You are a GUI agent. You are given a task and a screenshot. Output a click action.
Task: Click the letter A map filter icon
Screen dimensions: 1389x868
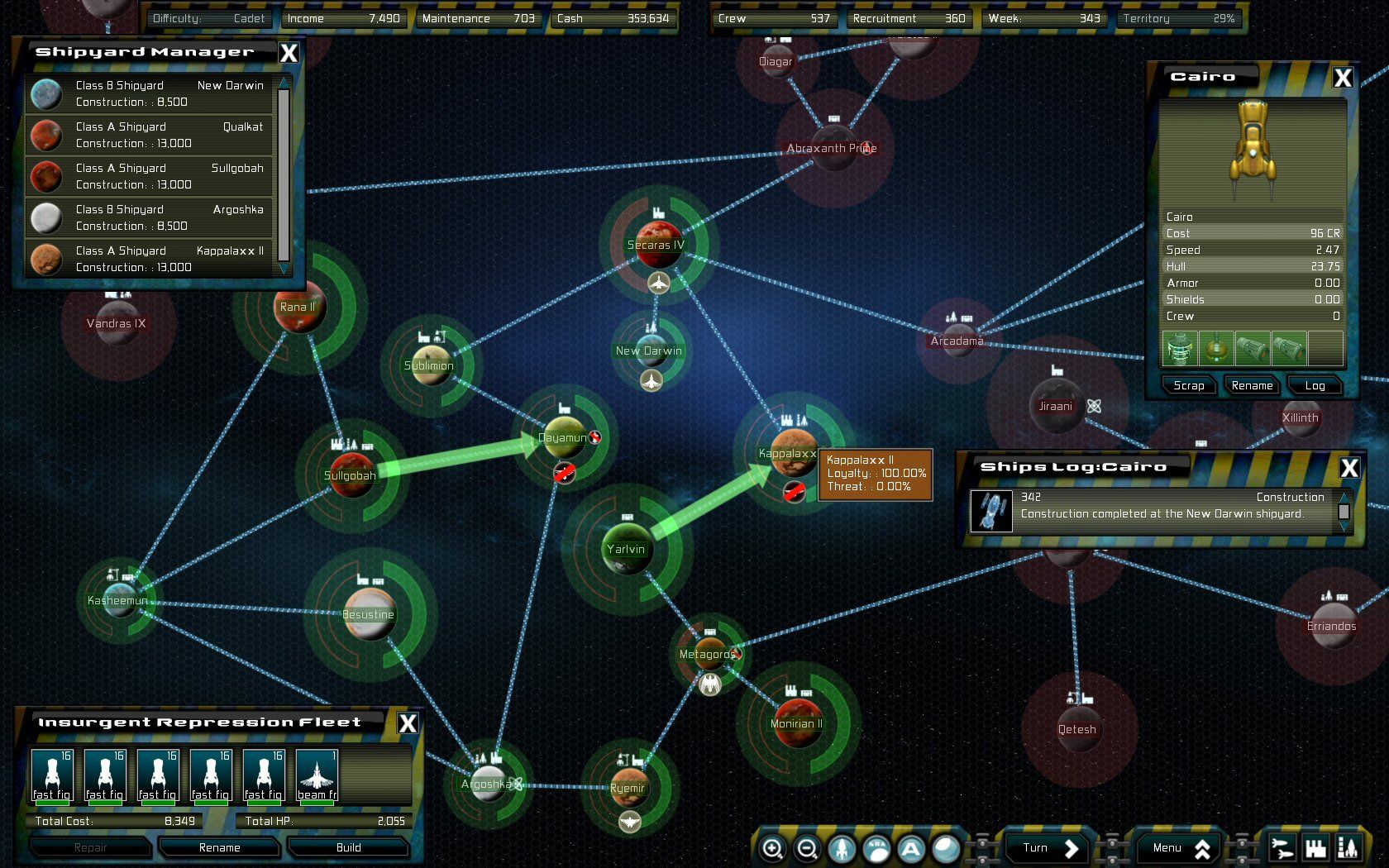910,848
